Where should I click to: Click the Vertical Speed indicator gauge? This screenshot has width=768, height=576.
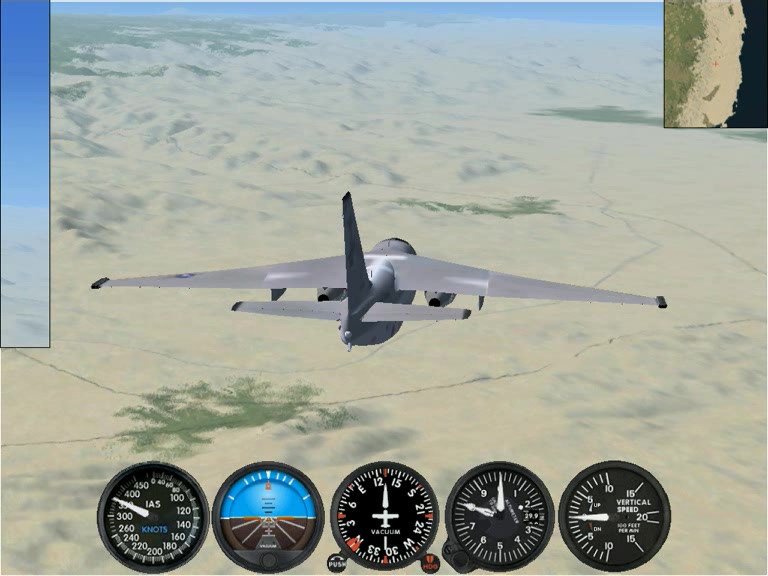(613, 516)
